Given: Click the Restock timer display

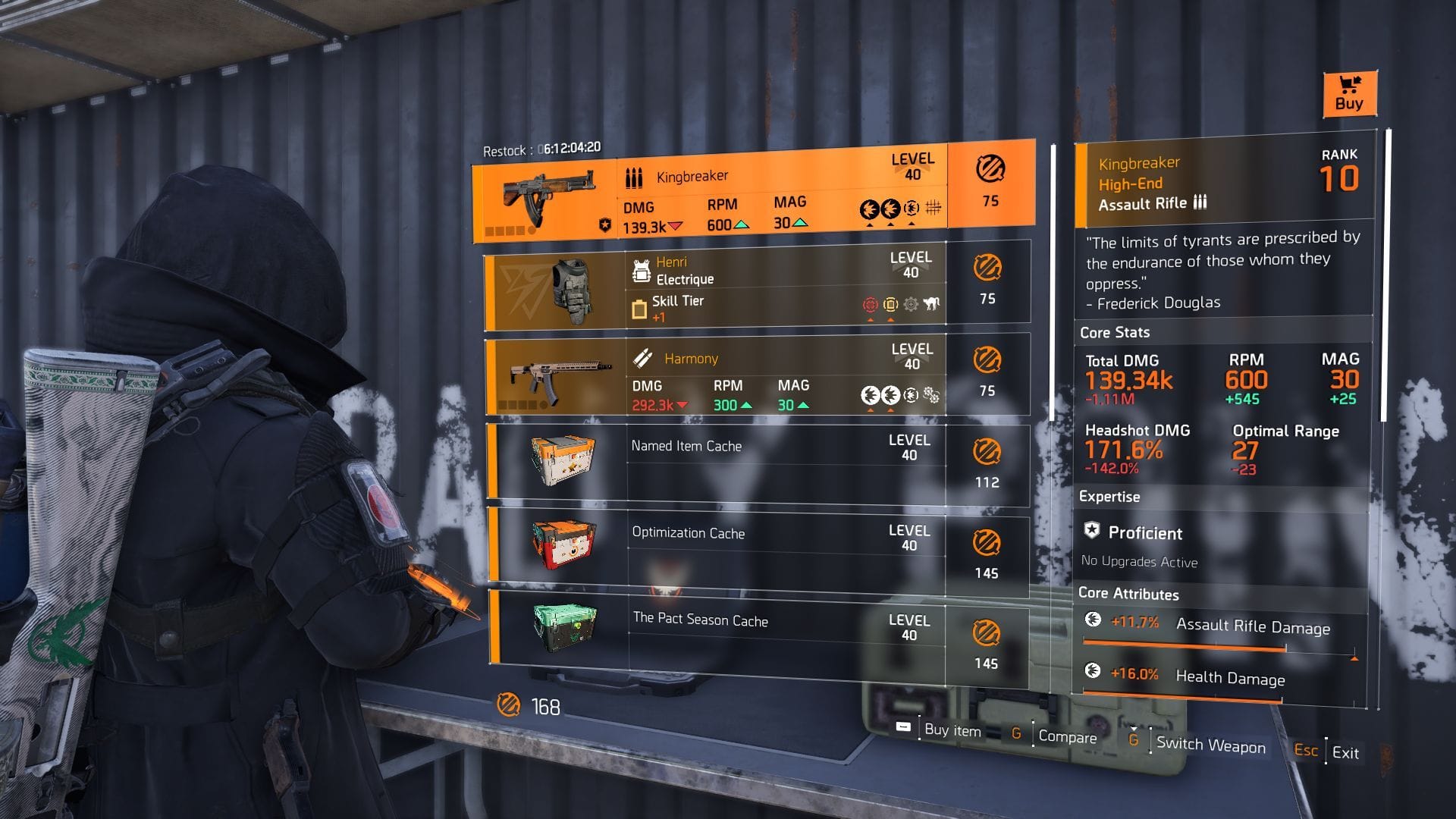Looking at the screenshot, I should 542,148.
